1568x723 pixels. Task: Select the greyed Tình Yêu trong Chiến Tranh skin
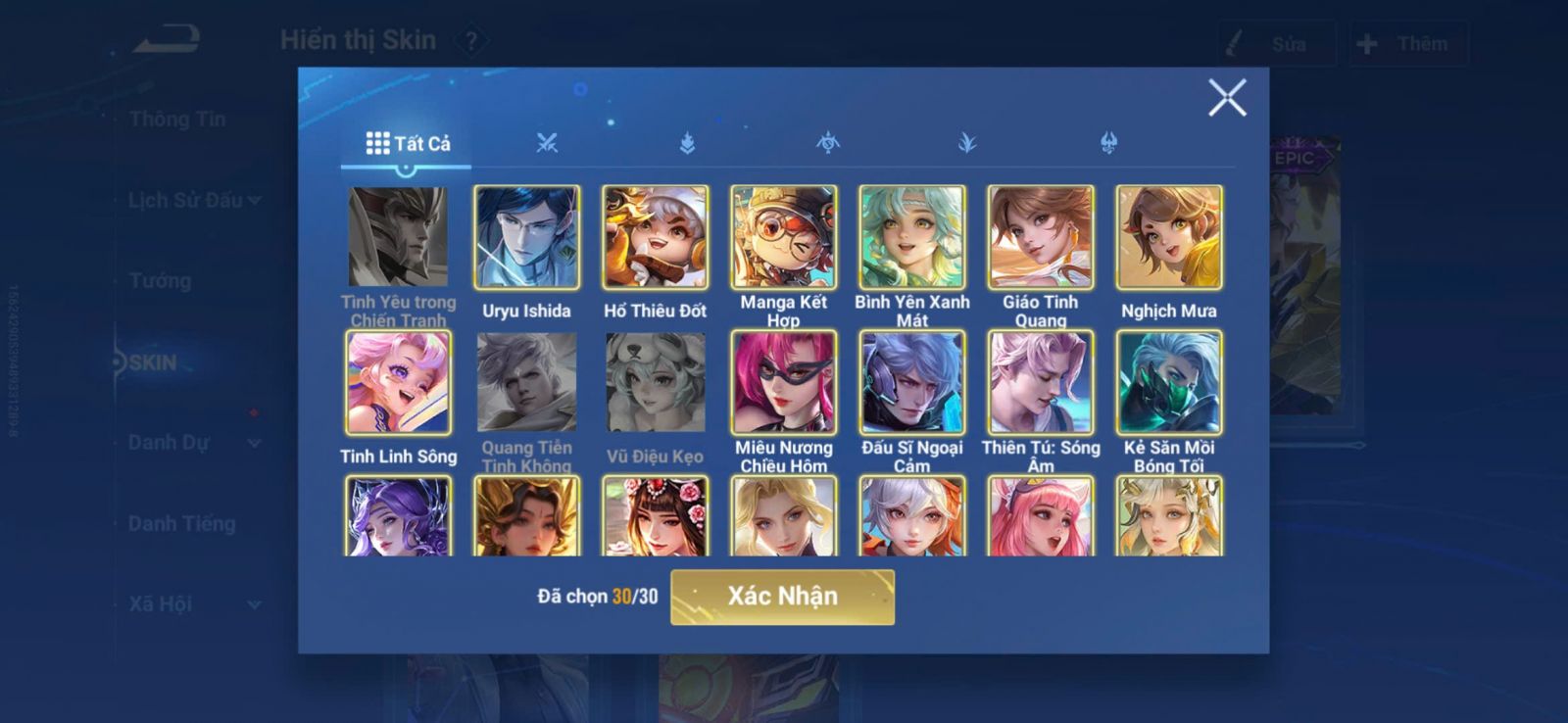pyautogui.click(x=398, y=237)
